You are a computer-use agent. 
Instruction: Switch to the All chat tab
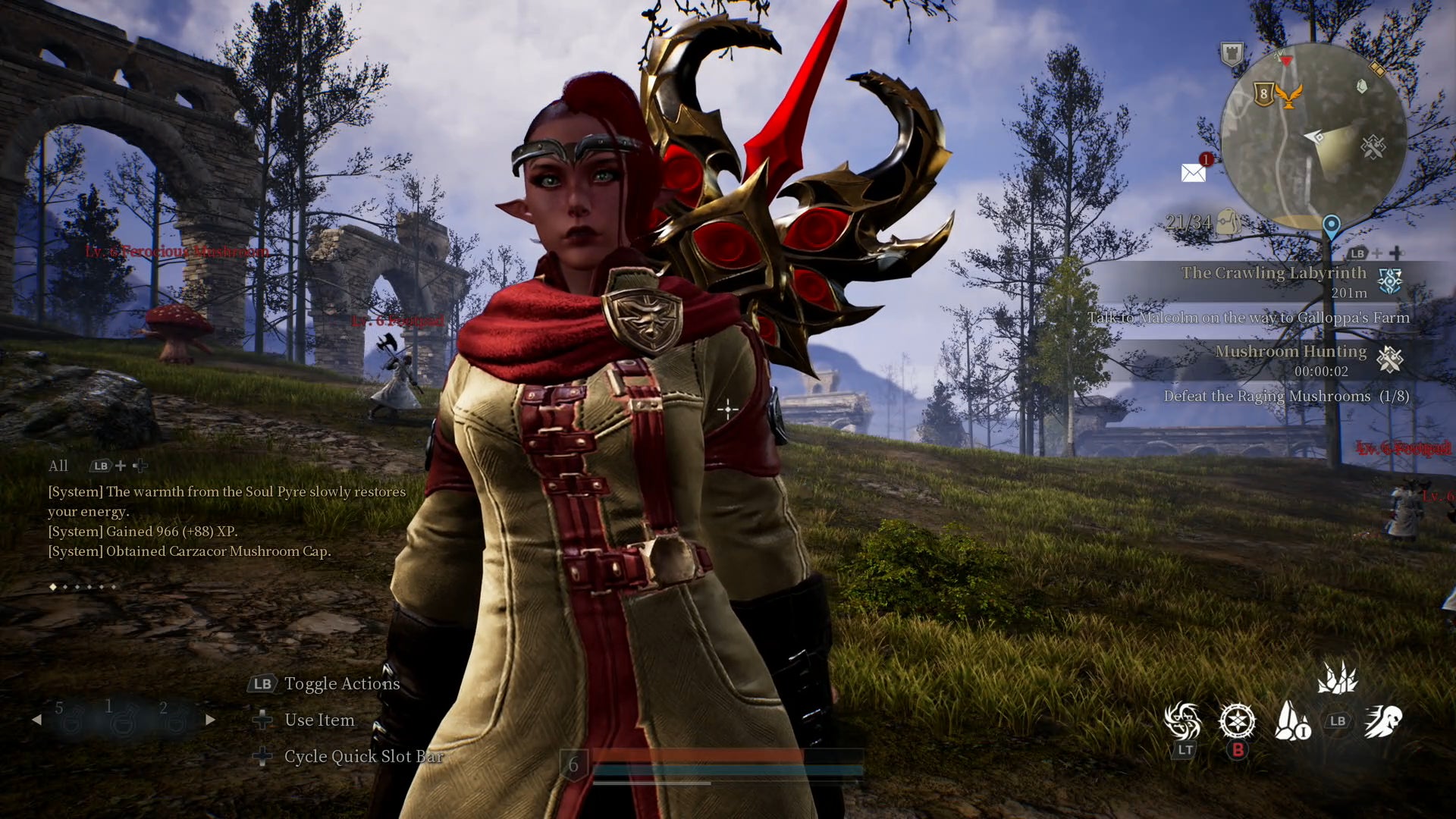point(58,466)
